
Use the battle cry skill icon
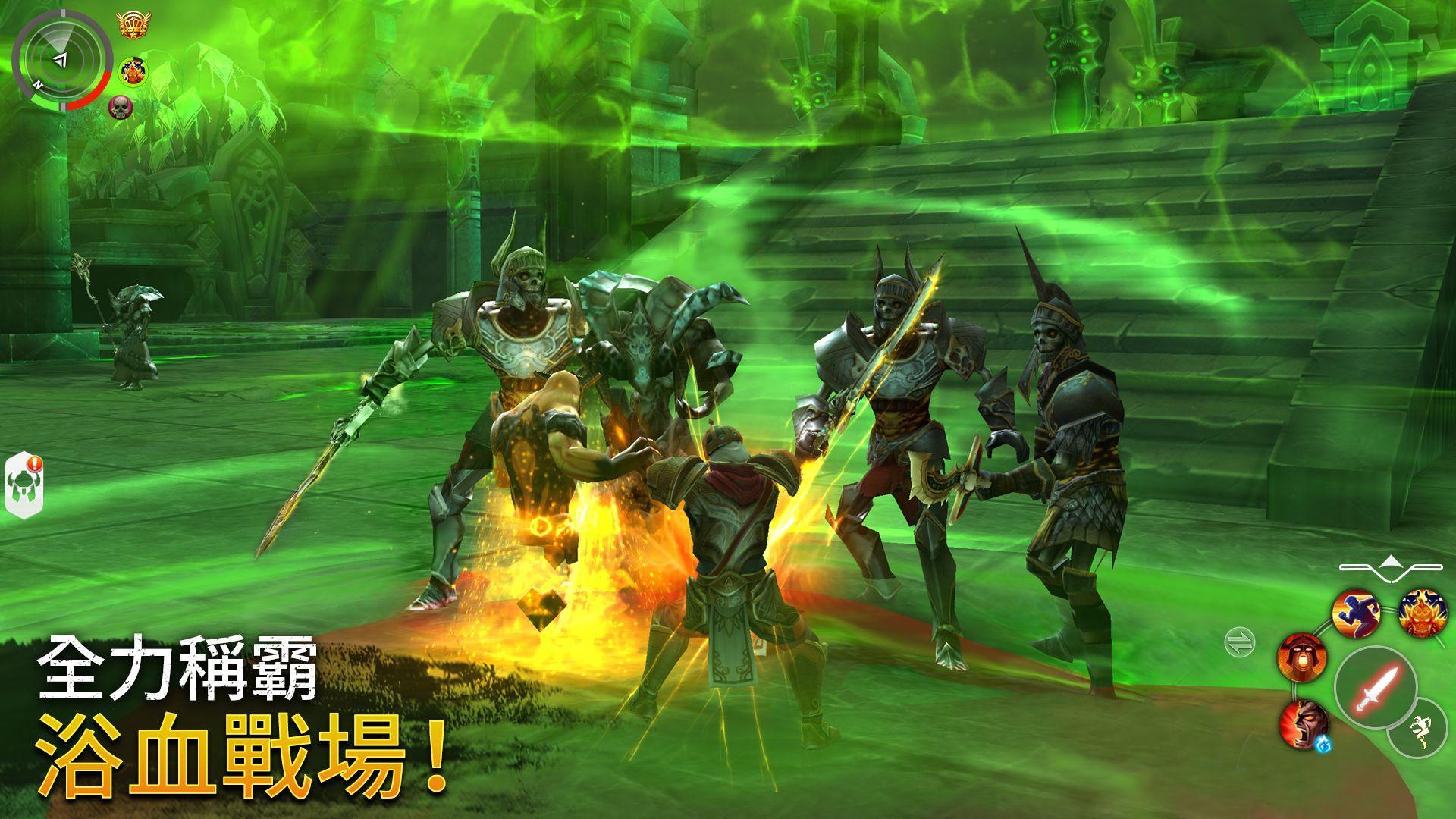pos(1303,656)
